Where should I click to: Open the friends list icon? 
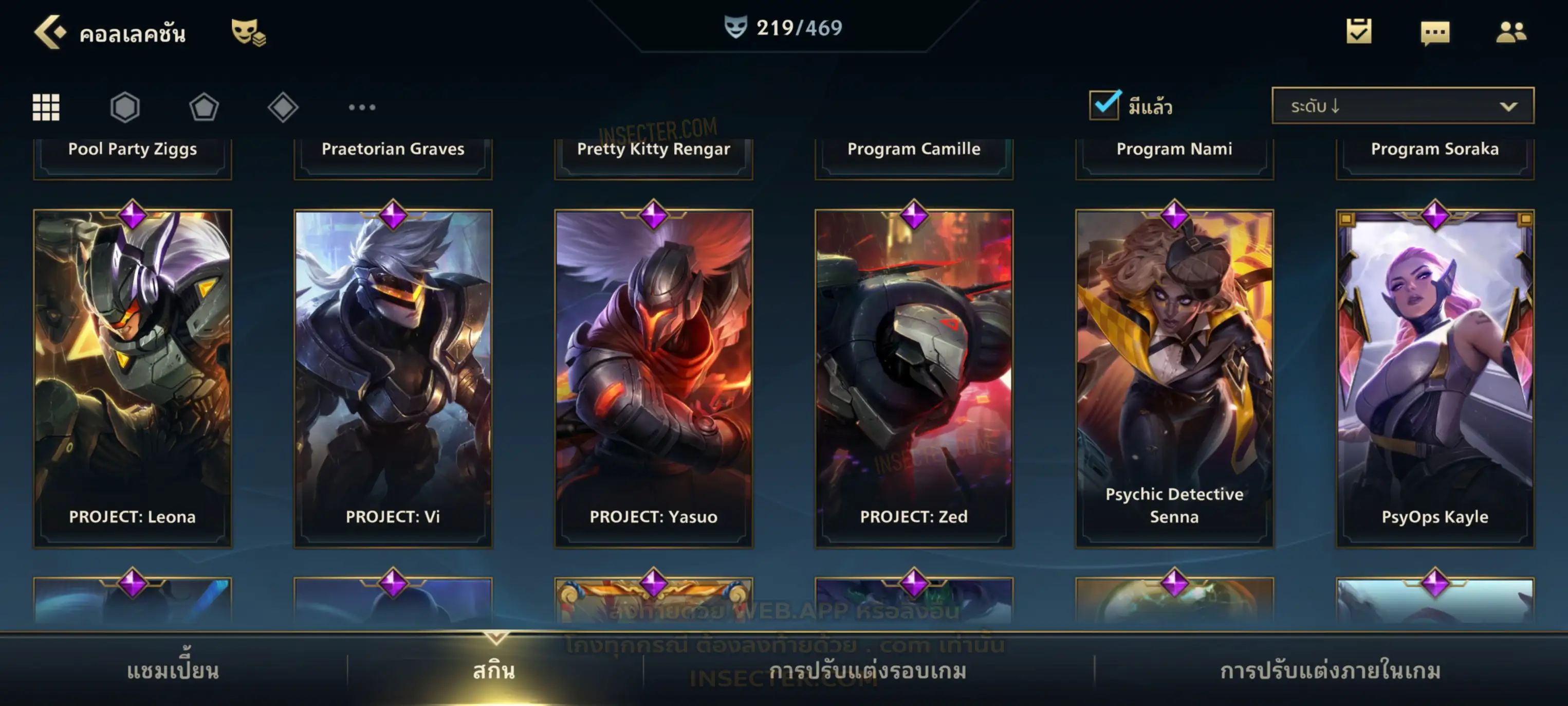1510,32
